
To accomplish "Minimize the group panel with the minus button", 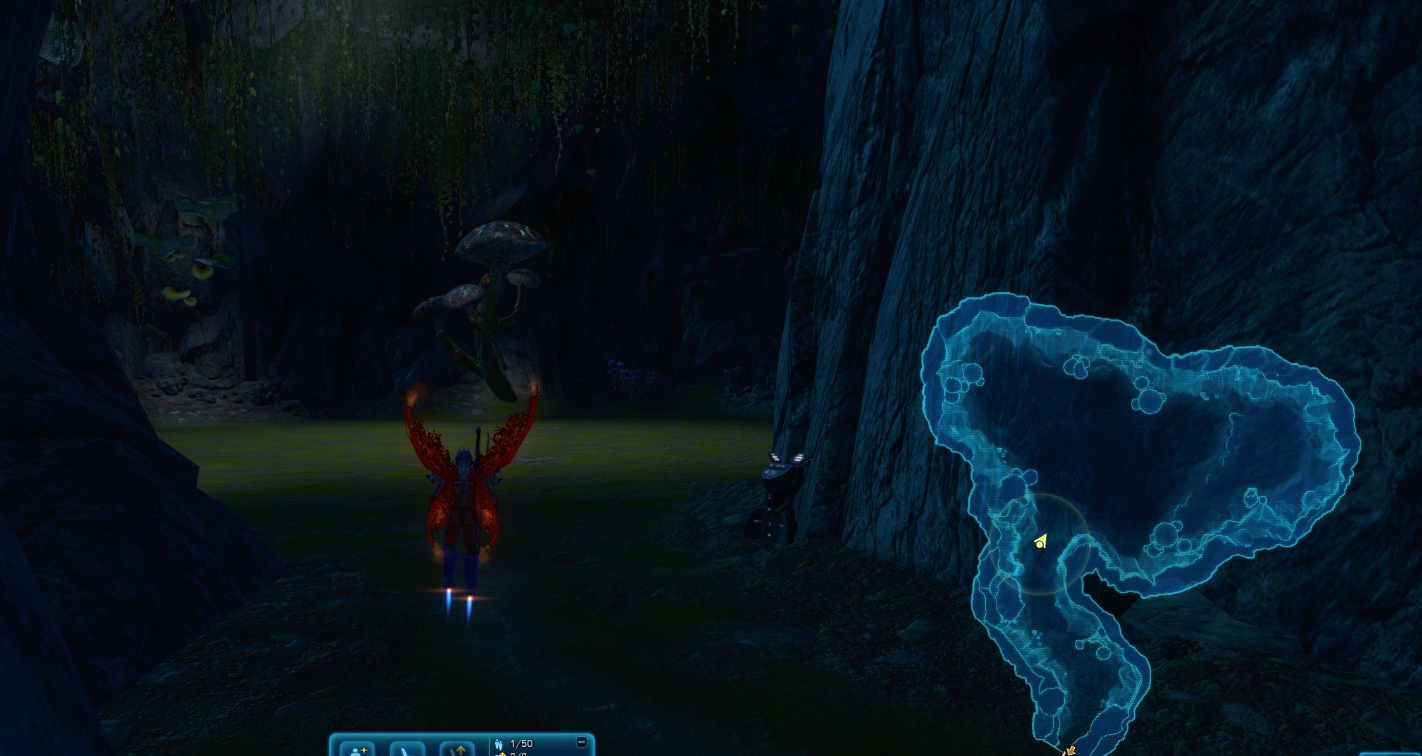I will pos(582,742).
